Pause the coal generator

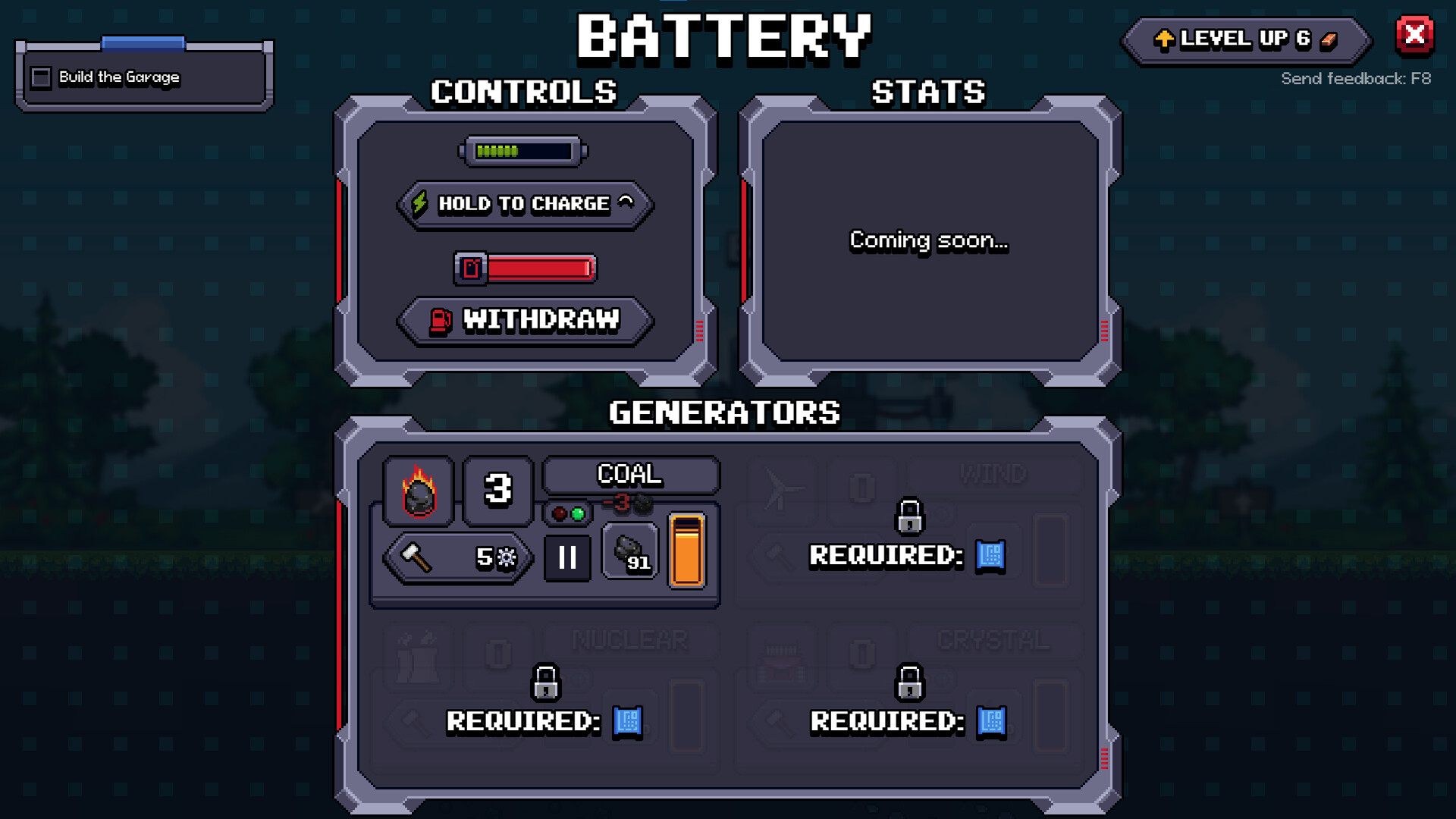pyautogui.click(x=567, y=557)
